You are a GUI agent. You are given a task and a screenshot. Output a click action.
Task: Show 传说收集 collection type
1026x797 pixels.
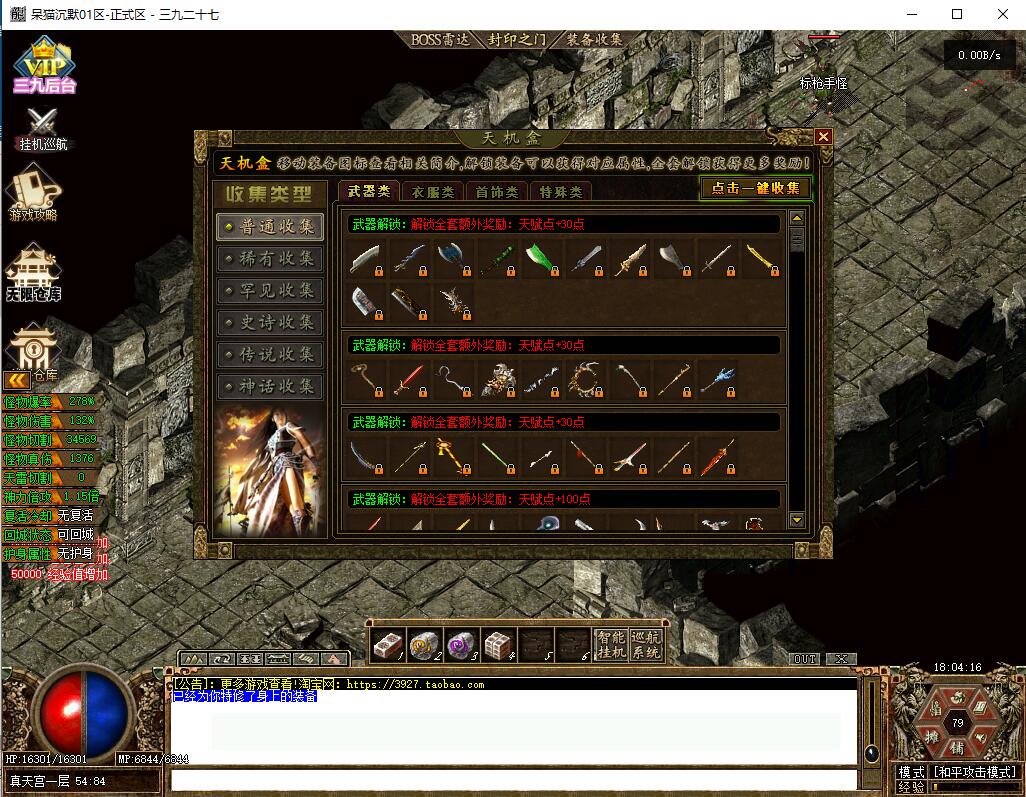(x=269, y=355)
